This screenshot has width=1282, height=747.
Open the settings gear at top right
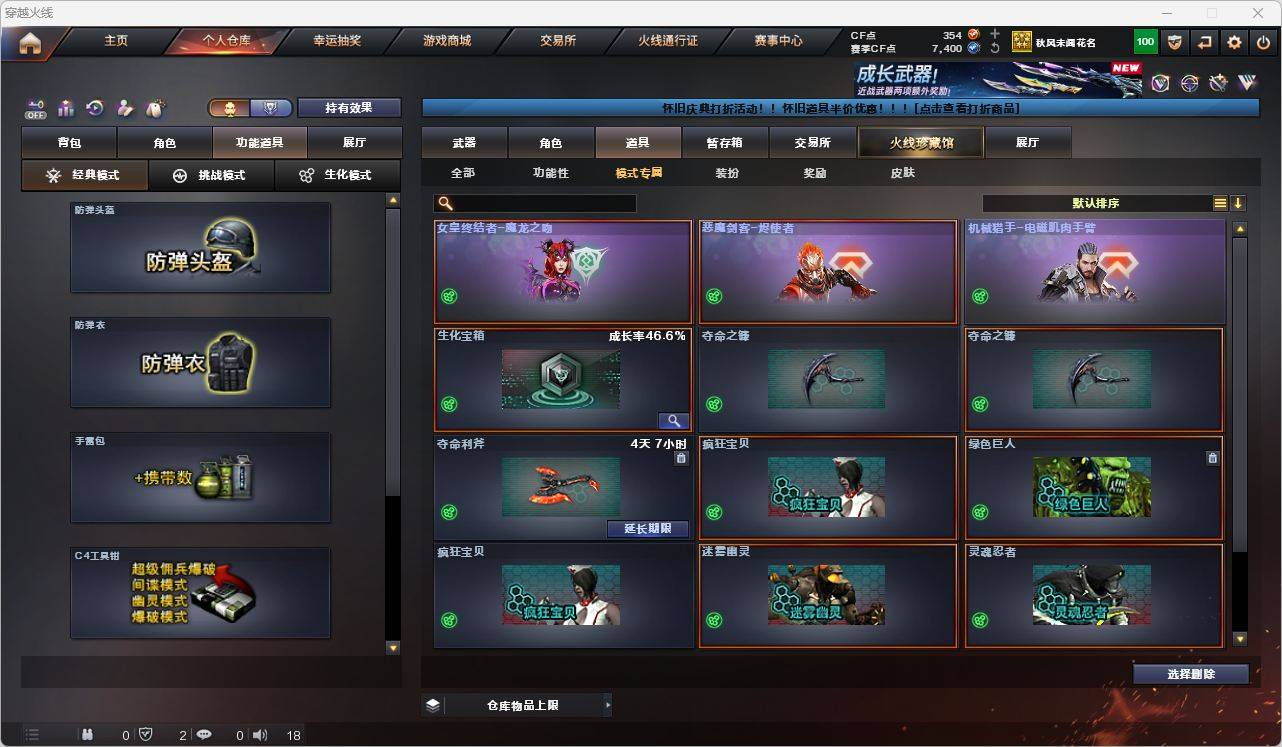1234,42
